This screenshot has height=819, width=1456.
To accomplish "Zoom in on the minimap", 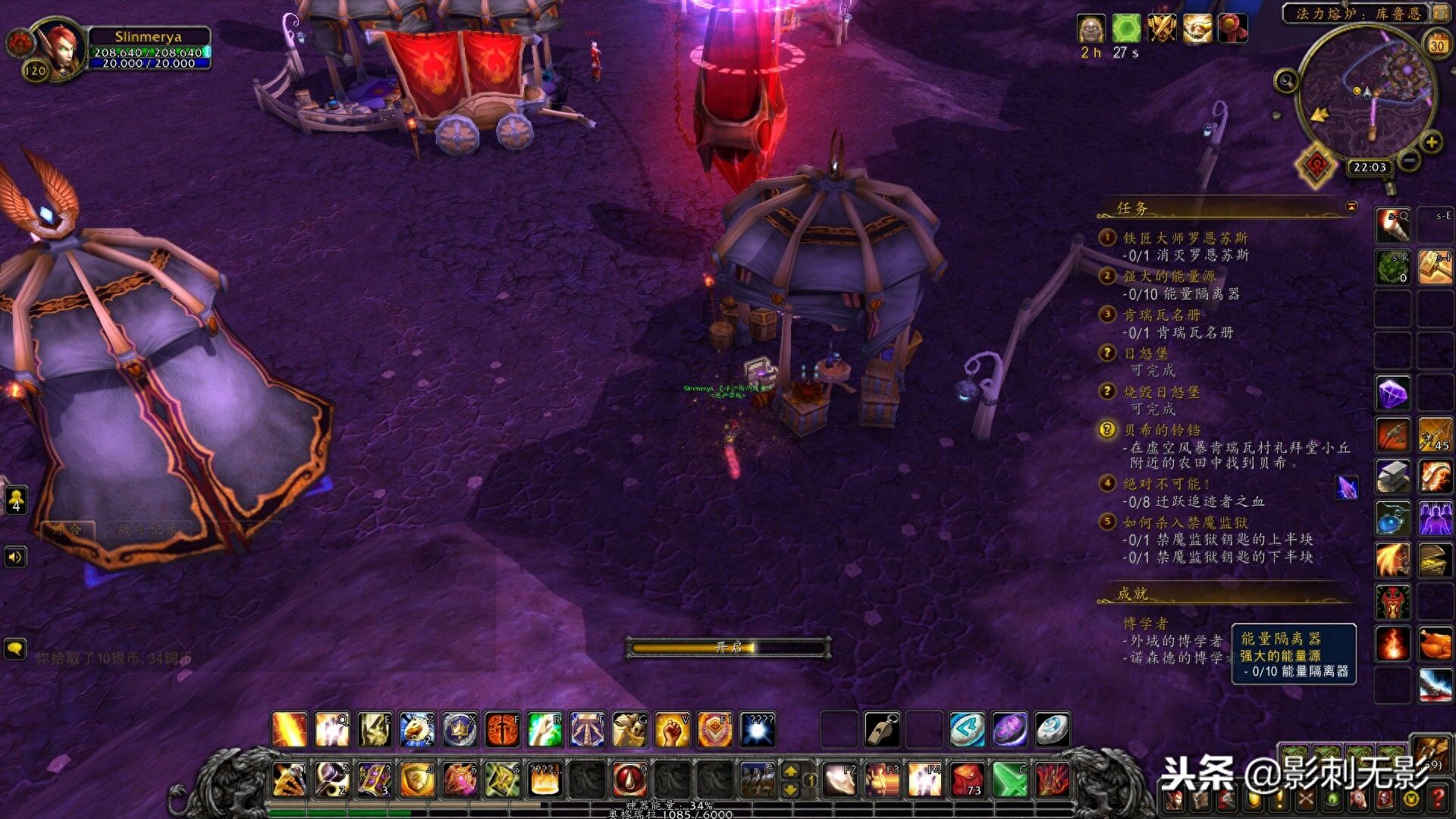I will point(1431,142).
